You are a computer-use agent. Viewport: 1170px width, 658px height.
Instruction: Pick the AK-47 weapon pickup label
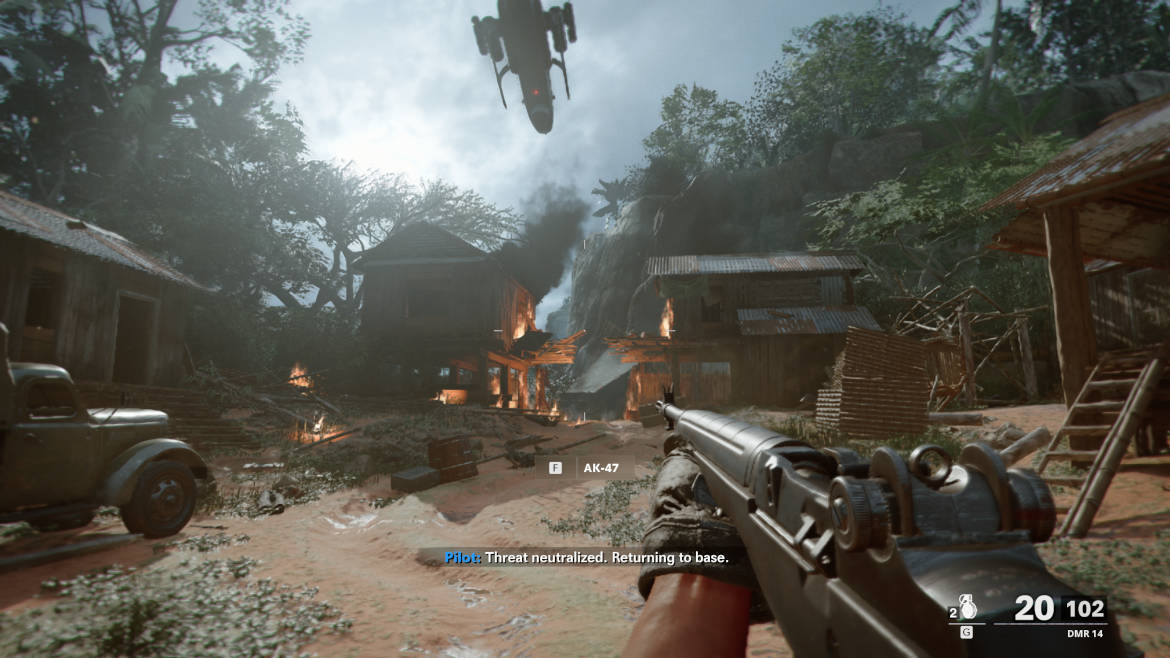[602, 467]
